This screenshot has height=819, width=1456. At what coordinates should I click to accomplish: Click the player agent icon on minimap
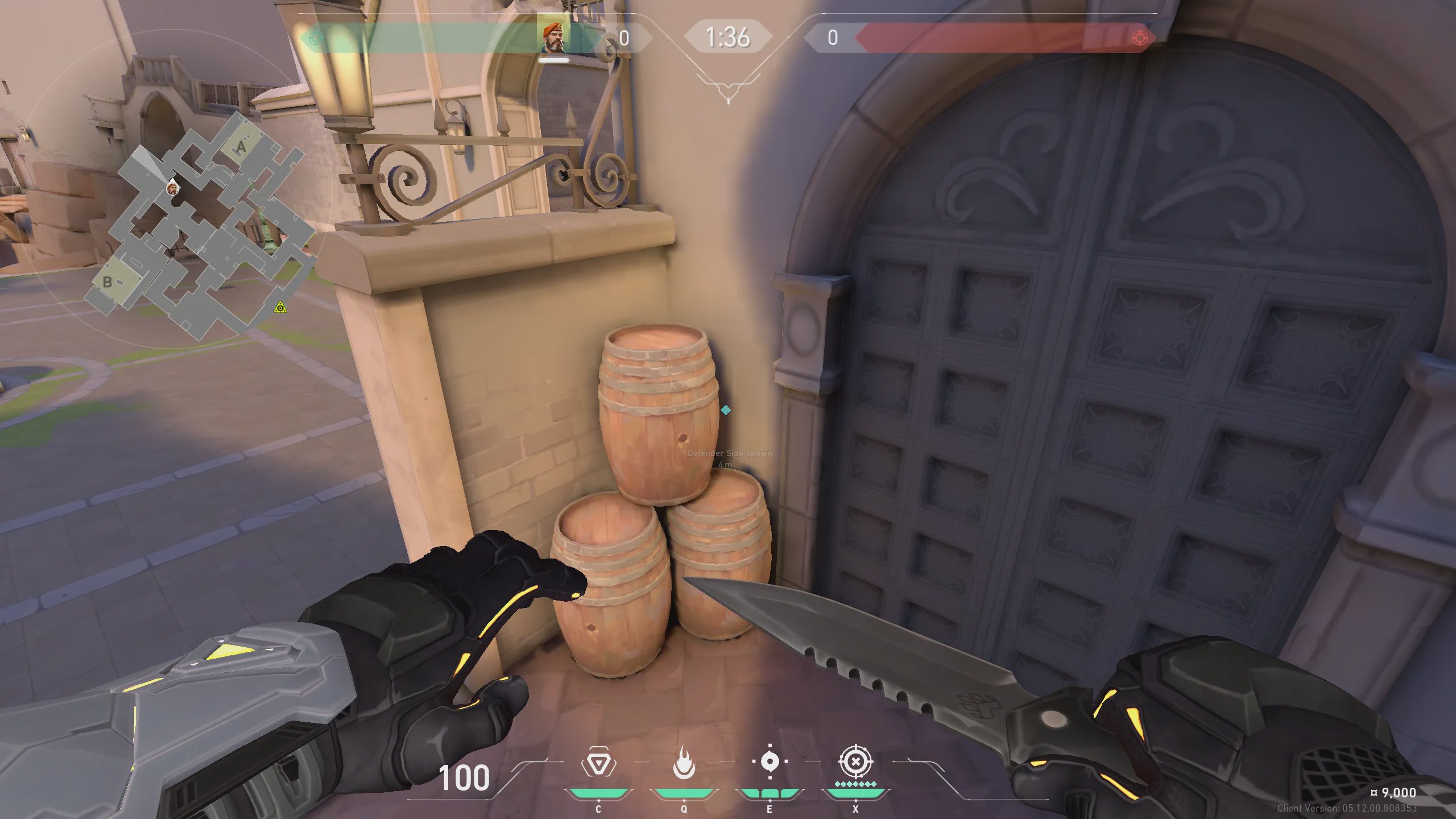(172, 188)
